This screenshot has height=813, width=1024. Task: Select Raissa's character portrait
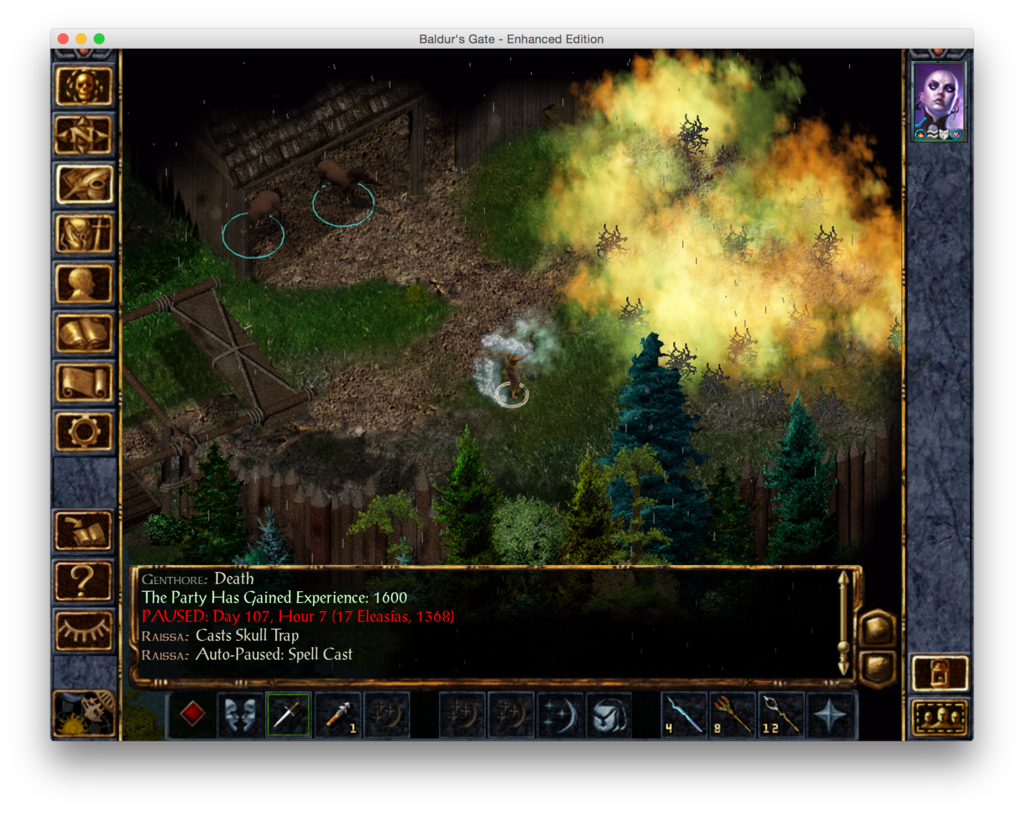coord(939,100)
